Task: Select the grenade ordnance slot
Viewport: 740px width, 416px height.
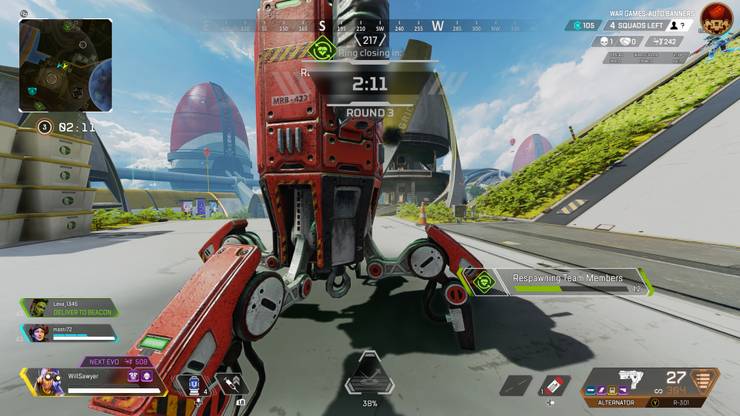Action: pyautogui.click(x=516, y=385)
